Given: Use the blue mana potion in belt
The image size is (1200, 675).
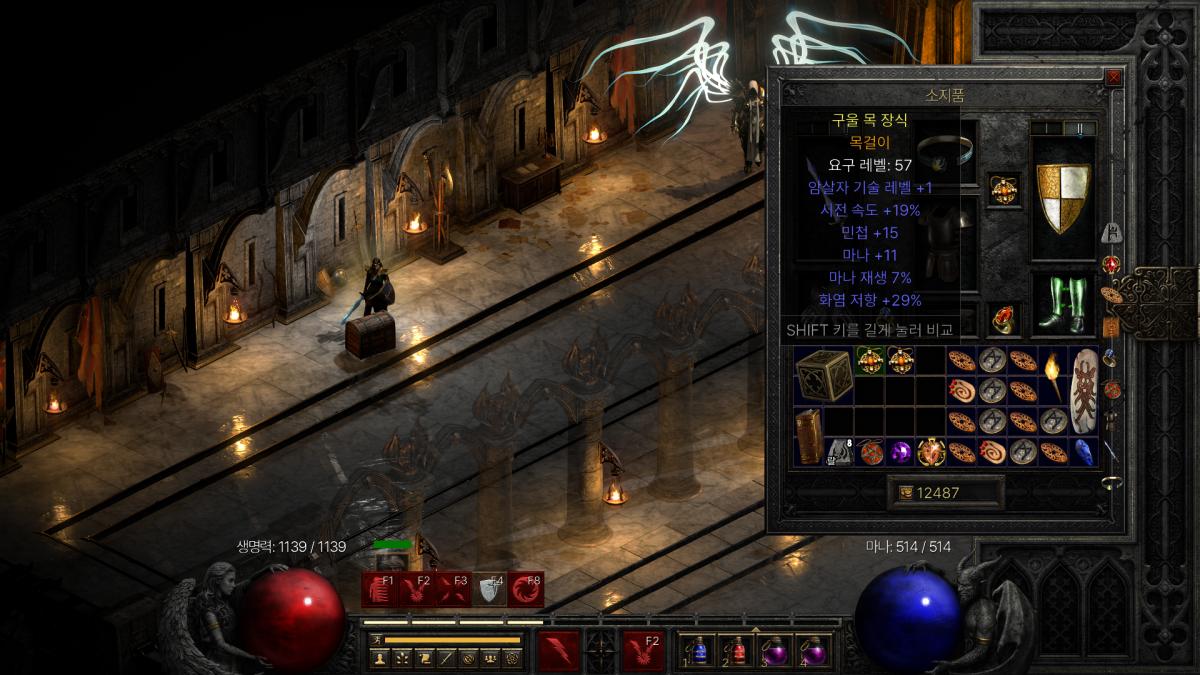Looking at the screenshot, I should pos(699,651).
